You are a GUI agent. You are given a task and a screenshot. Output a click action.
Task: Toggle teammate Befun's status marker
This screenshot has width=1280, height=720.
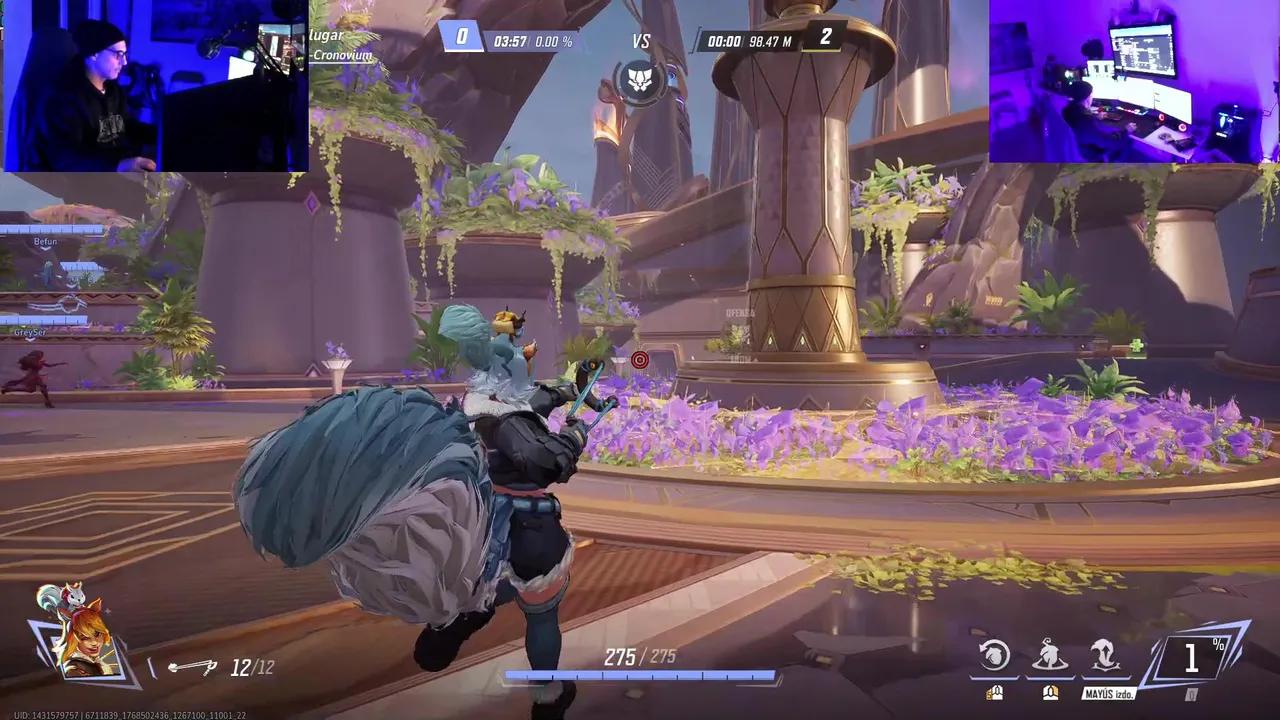(x=46, y=241)
